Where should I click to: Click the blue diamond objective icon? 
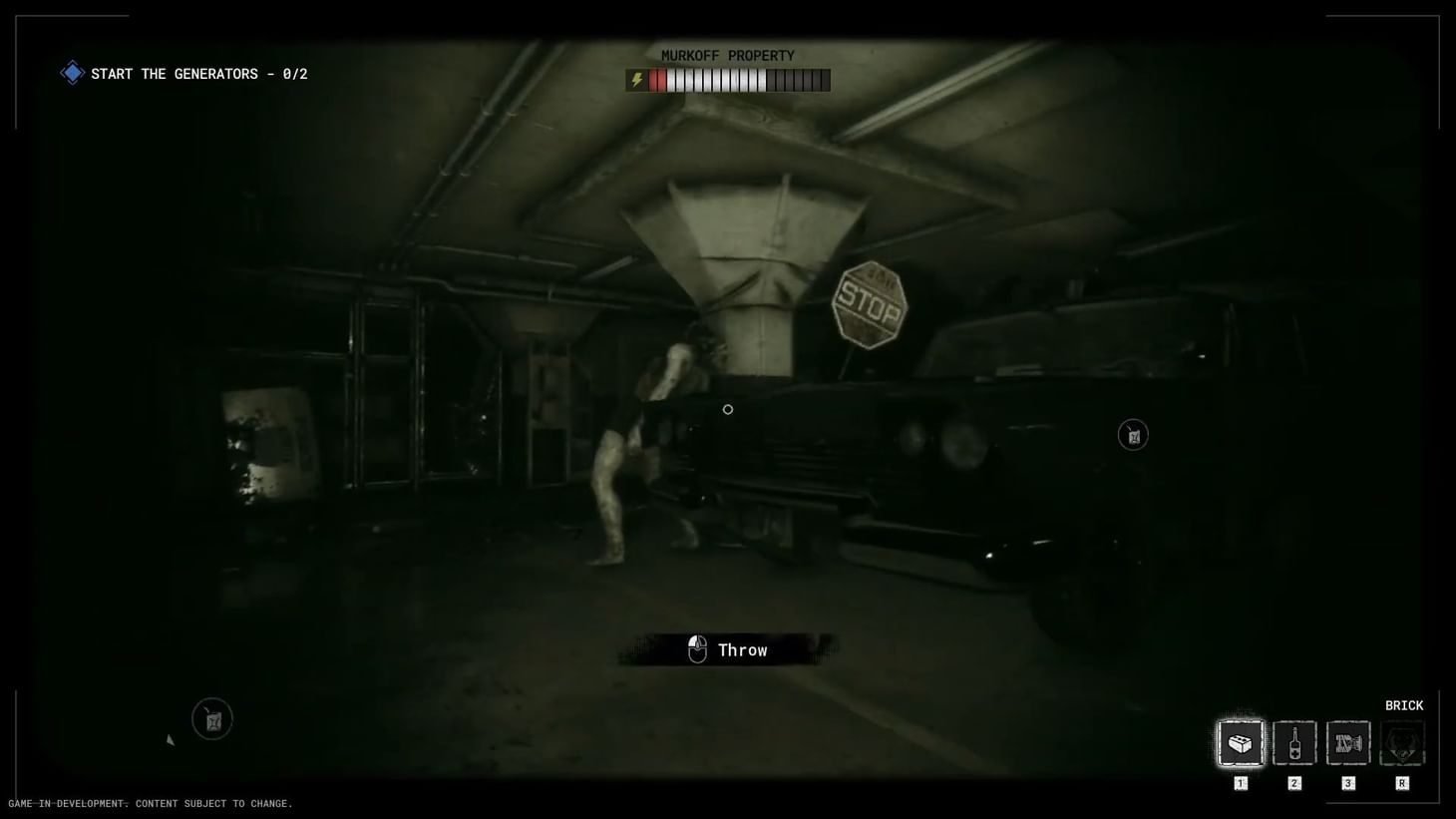click(x=71, y=72)
